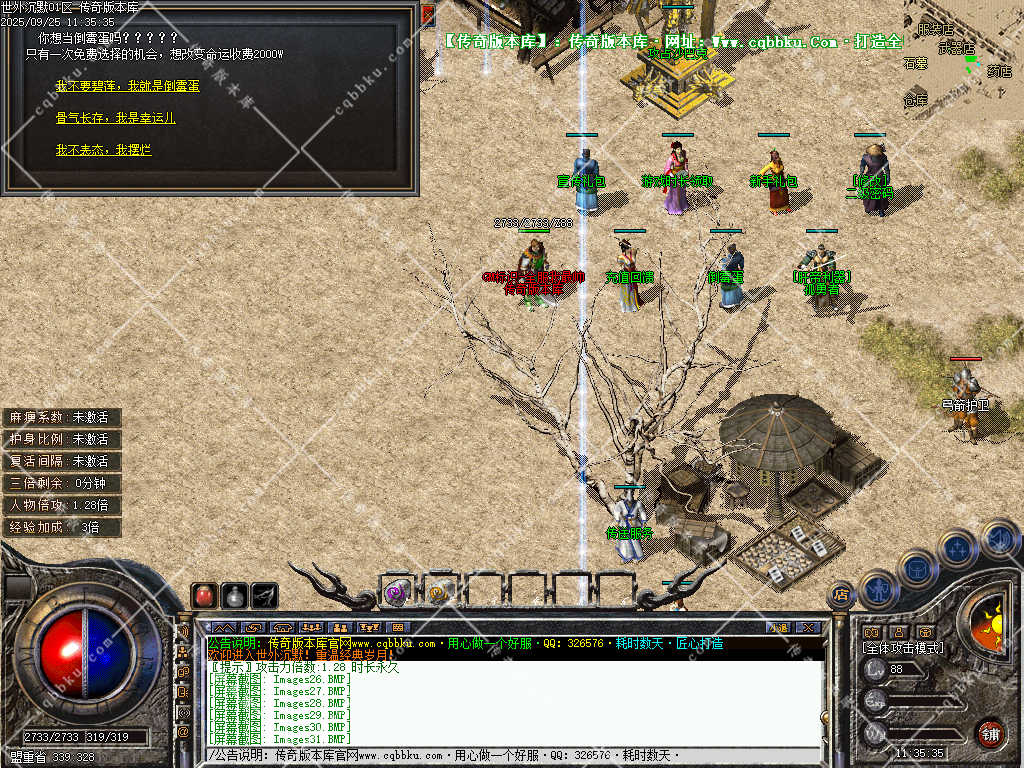Screen dimensions: 1024x768
Task: Open the 店 shop button
Action: 841,594
